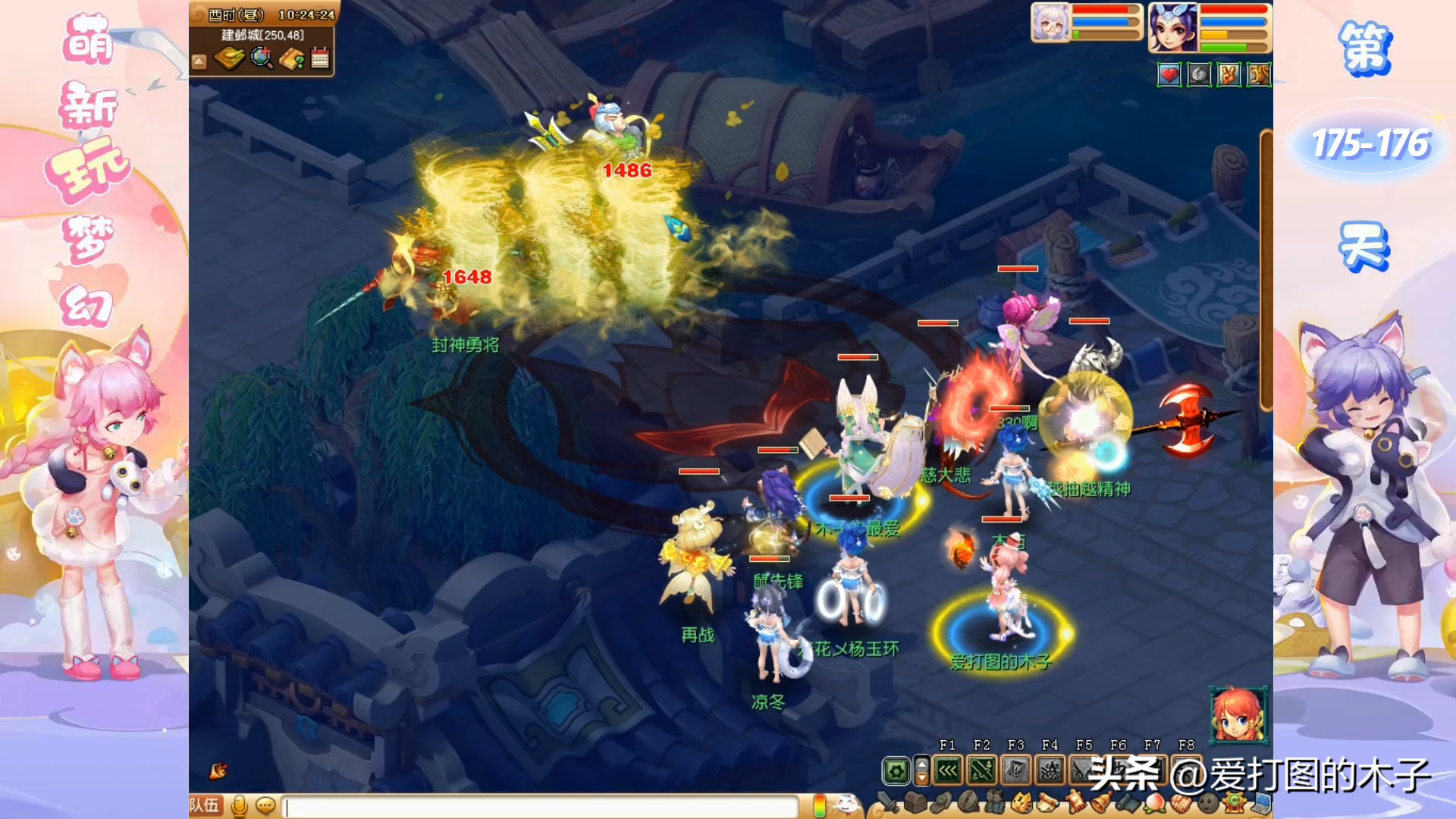
Task: Collapse the location panel with arrow button
Action: 199,61
